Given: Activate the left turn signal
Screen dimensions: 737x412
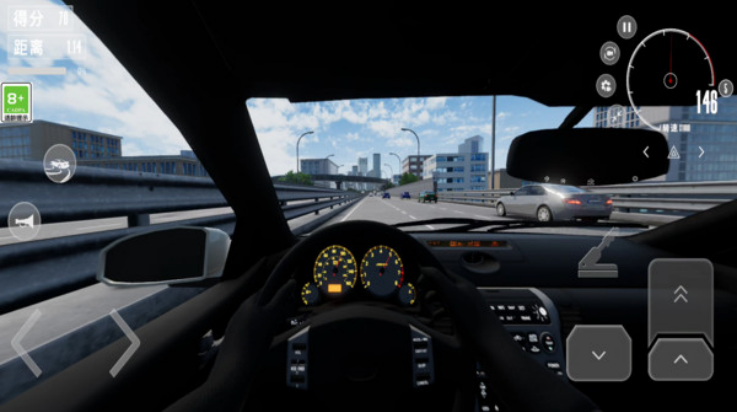Looking at the screenshot, I should pos(646,152).
